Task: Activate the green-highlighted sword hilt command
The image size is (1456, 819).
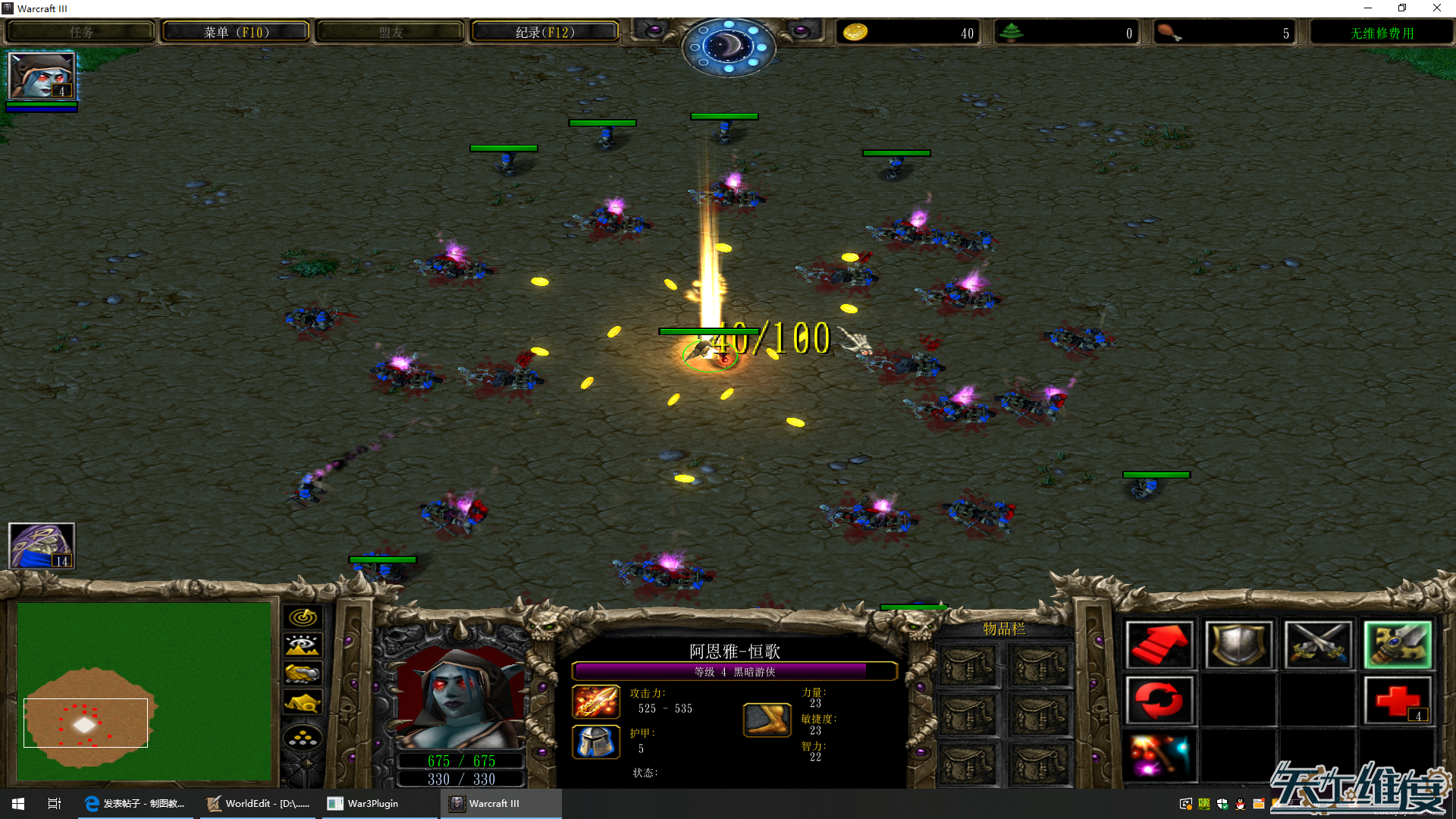Action: click(x=1398, y=645)
